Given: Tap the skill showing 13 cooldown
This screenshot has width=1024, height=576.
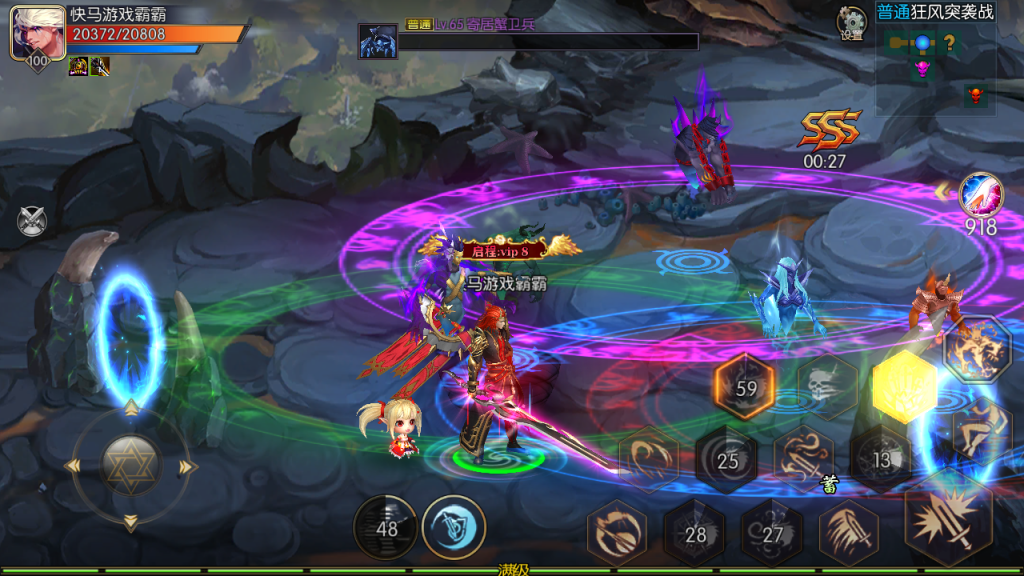Looking at the screenshot, I should pos(881,459).
